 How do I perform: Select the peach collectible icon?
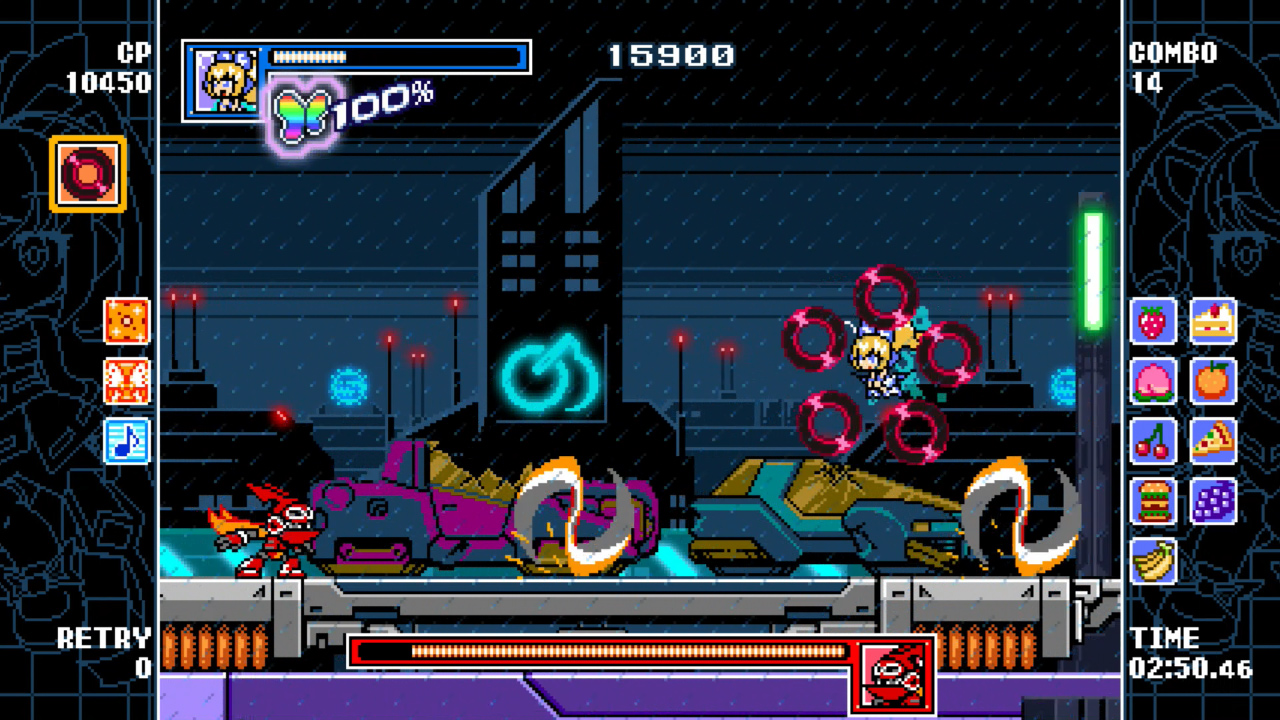[1153, 382]
